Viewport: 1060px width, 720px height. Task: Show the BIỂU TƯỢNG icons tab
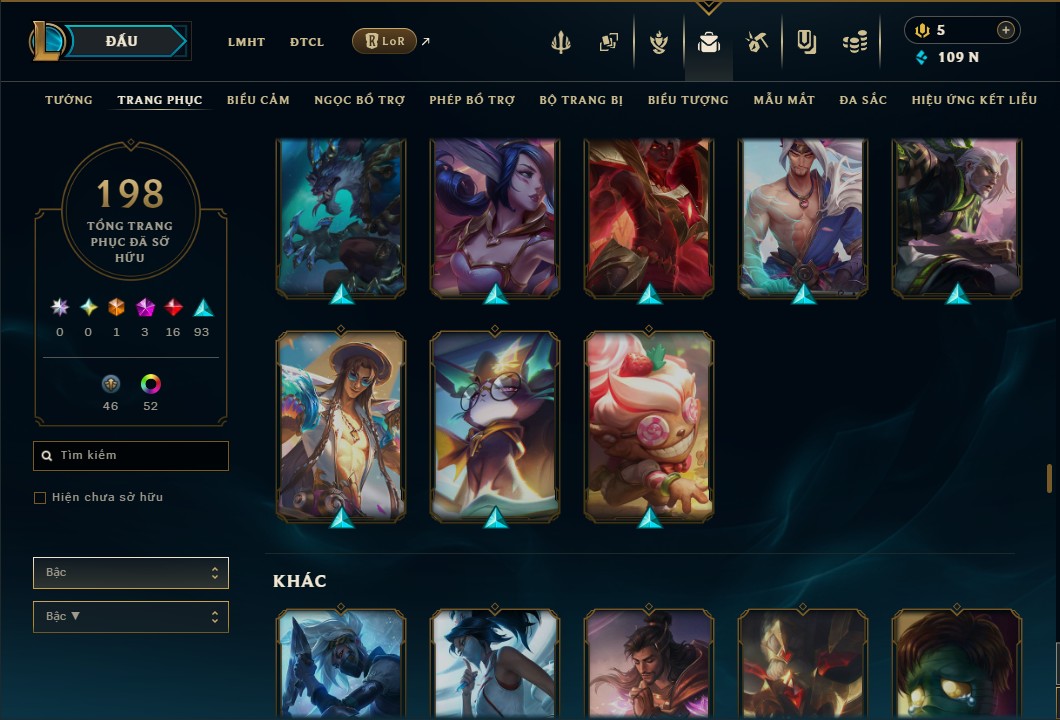pyautogui.click(x=688, y=100)
